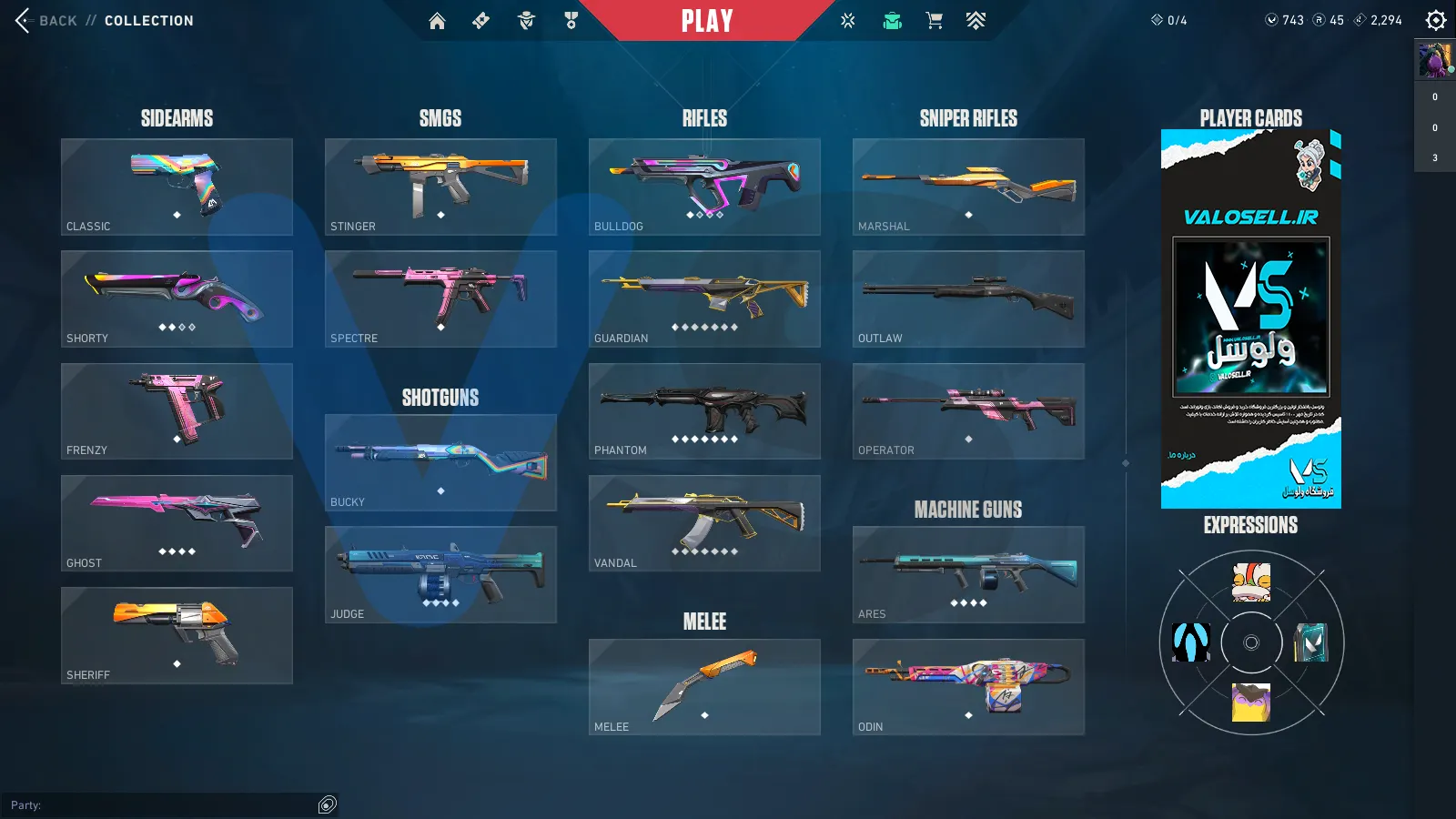Choose the Sheriff revolver slot

pyautogui.click(x=177, y=635)
